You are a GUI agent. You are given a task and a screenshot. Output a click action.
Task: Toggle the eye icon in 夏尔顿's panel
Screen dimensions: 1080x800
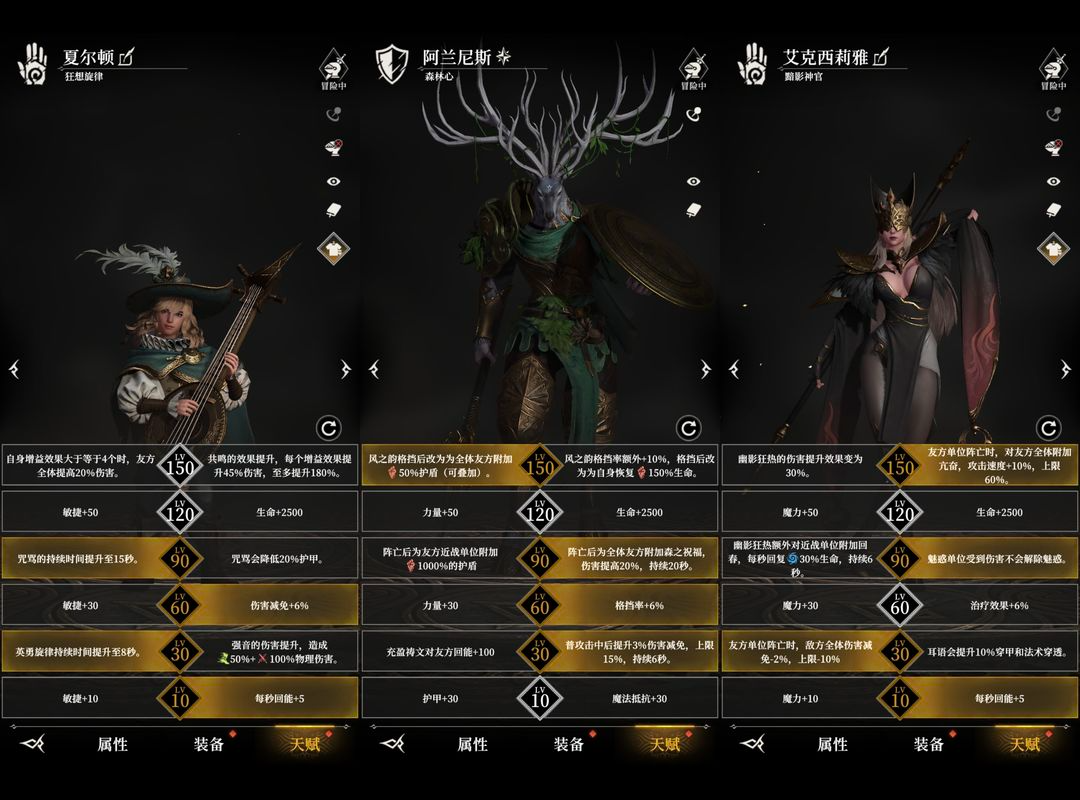333,182
